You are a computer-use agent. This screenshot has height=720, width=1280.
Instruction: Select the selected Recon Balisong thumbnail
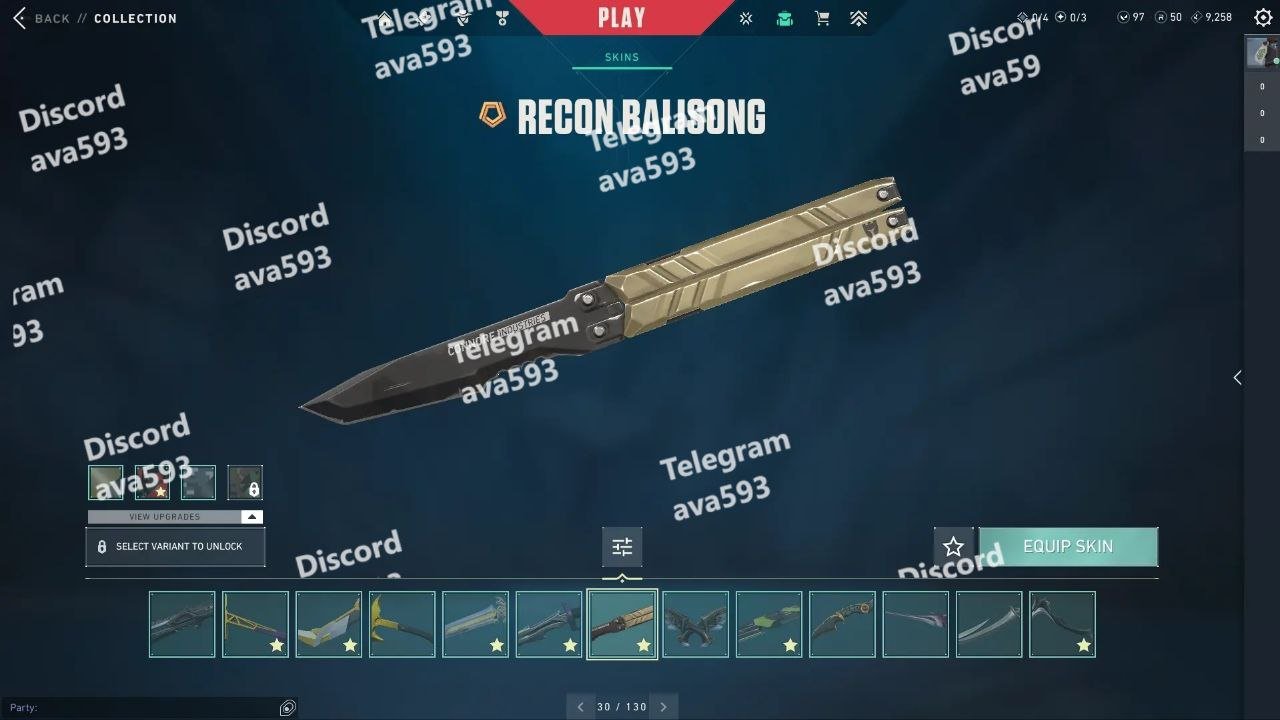pyautogui.click(x=622, y=624)
